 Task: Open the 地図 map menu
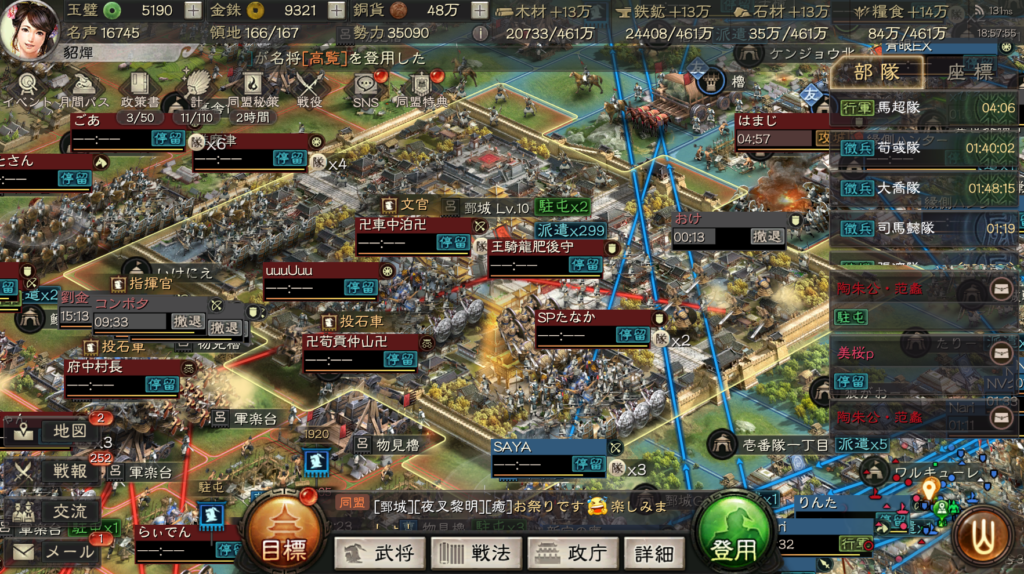pos(56,432)
